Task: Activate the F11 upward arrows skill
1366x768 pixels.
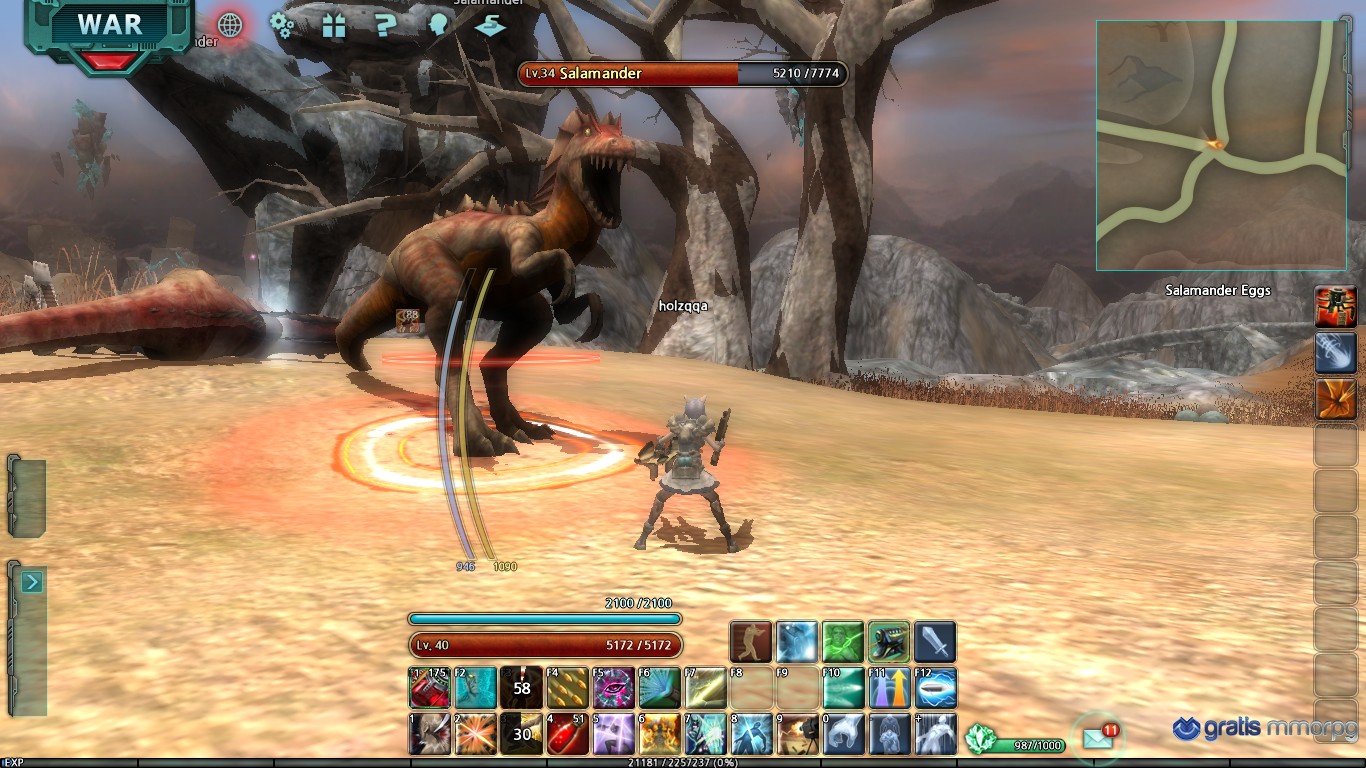Action: (889, 688)
